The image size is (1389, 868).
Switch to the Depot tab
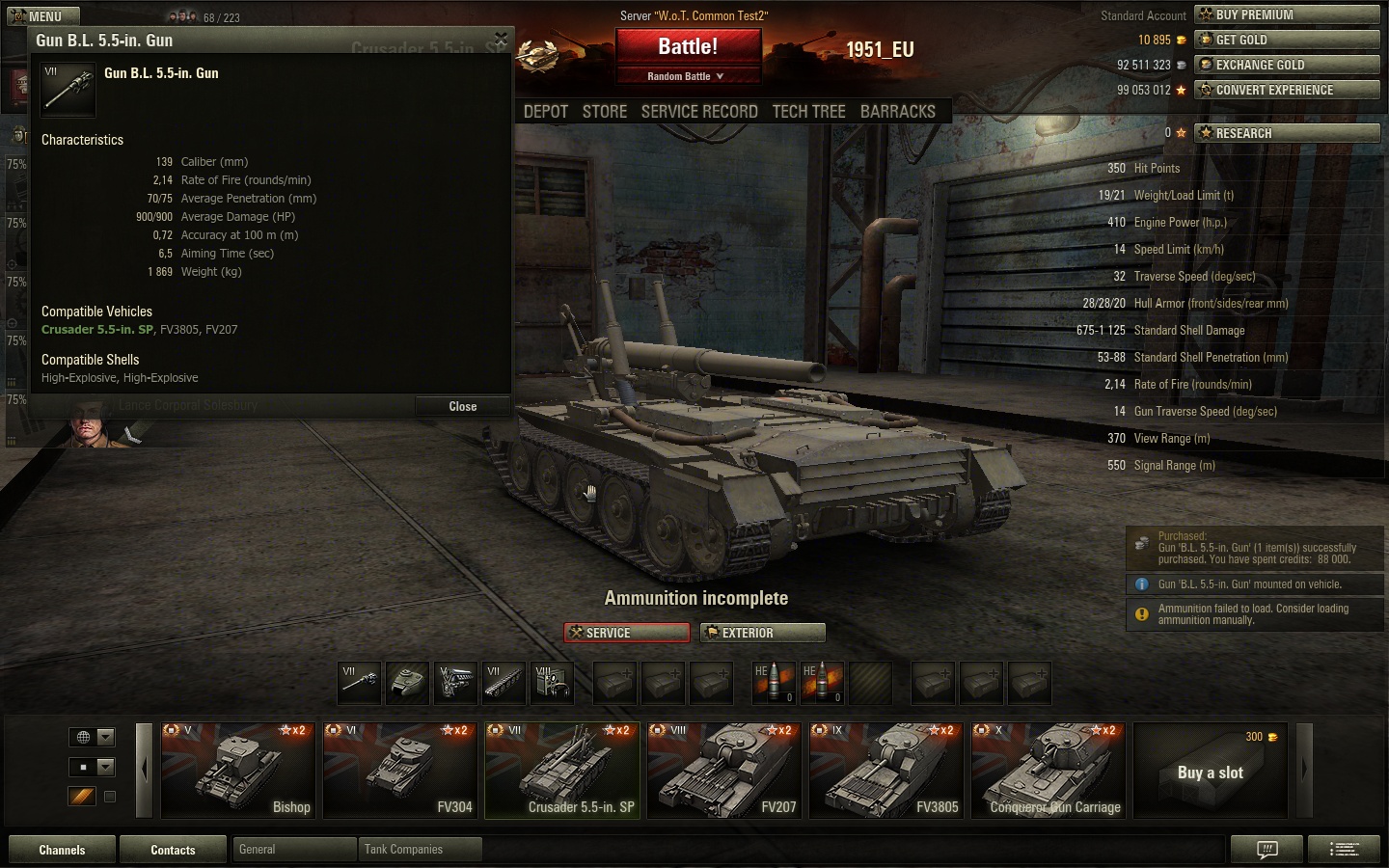[546, 112]
